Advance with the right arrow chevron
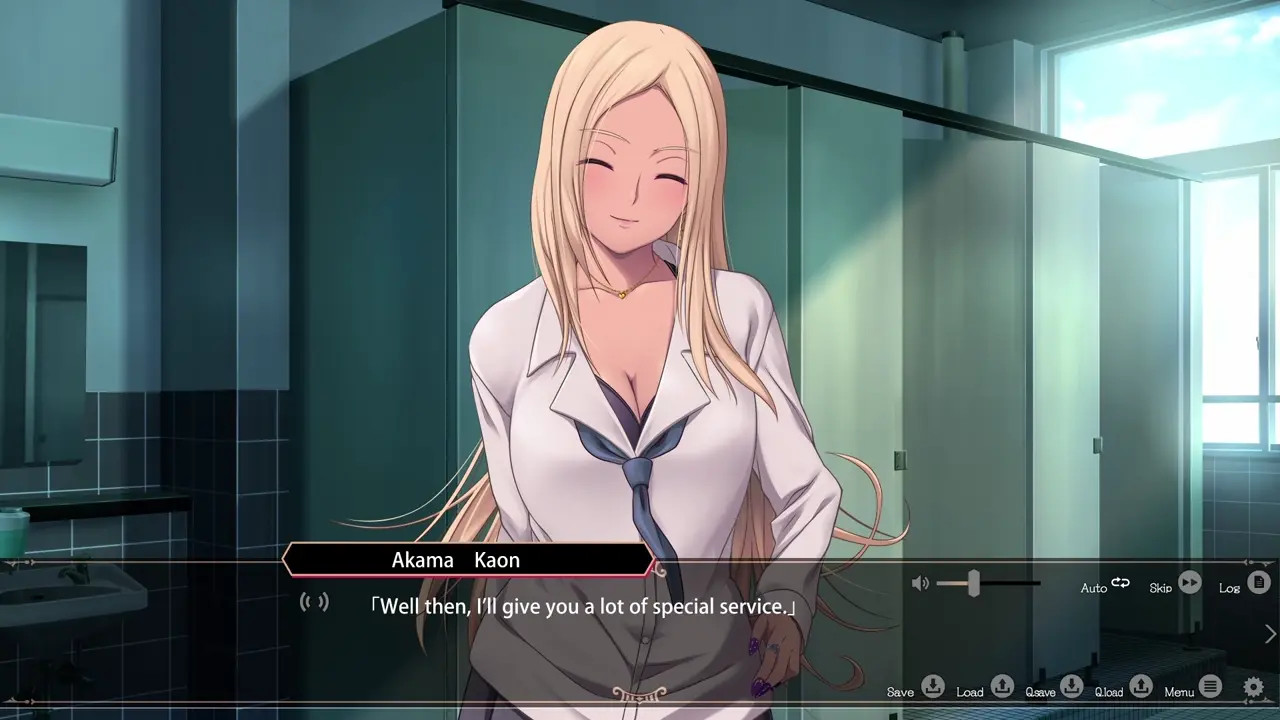The width and height of the screenshot is (1280, 720). point(1270,634)
